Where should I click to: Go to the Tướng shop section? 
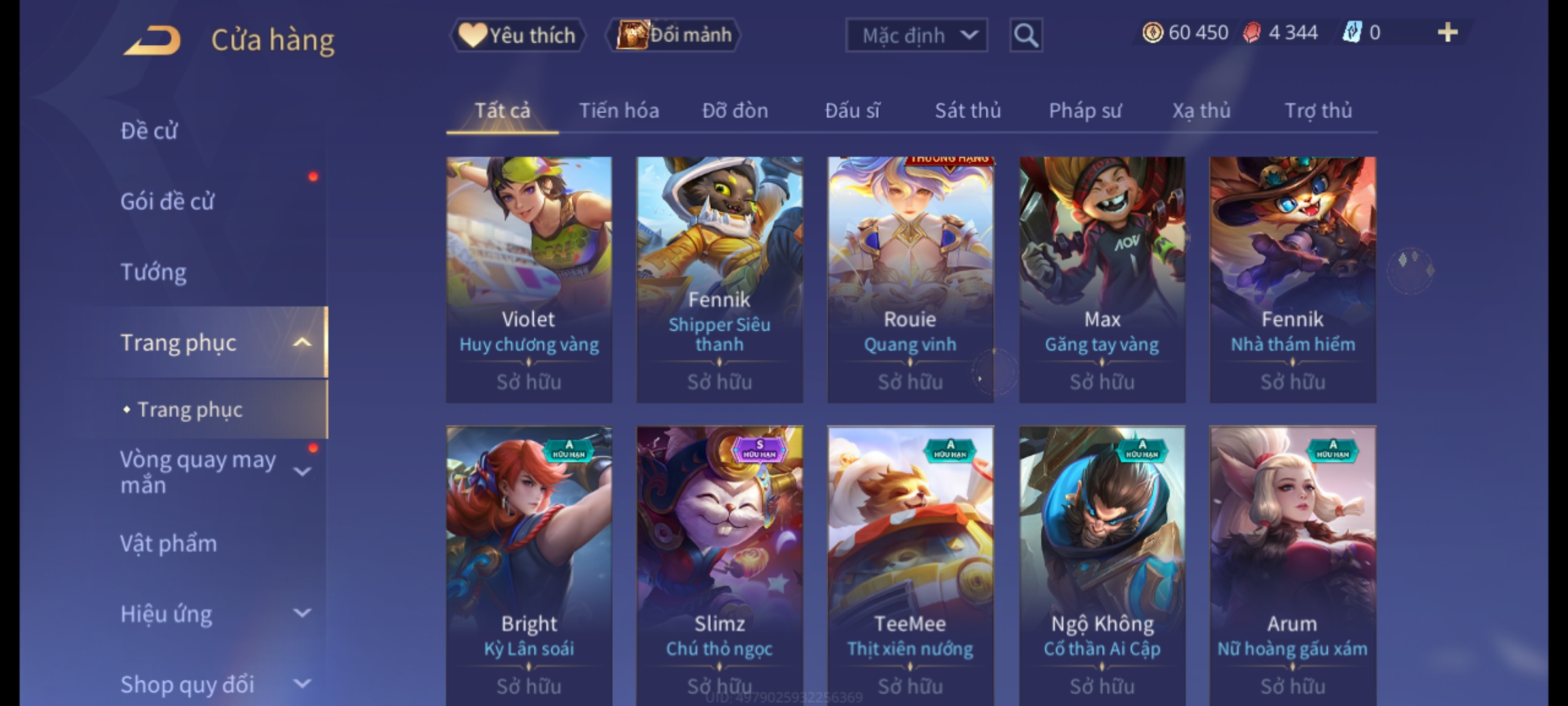[x=154, y=272]
